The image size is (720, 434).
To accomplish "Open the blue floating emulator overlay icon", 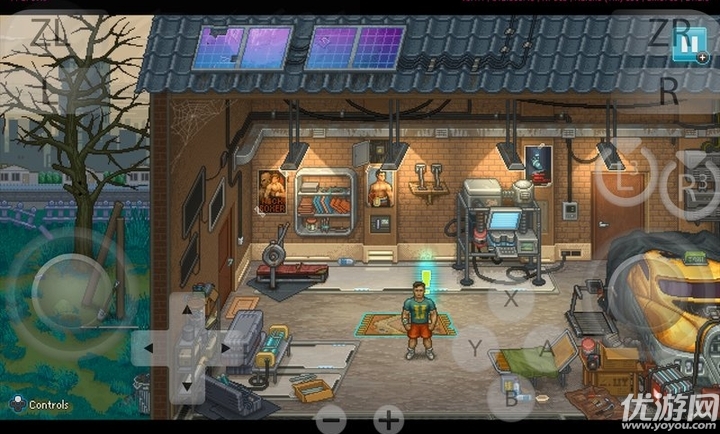I will (x=689, y=44).
